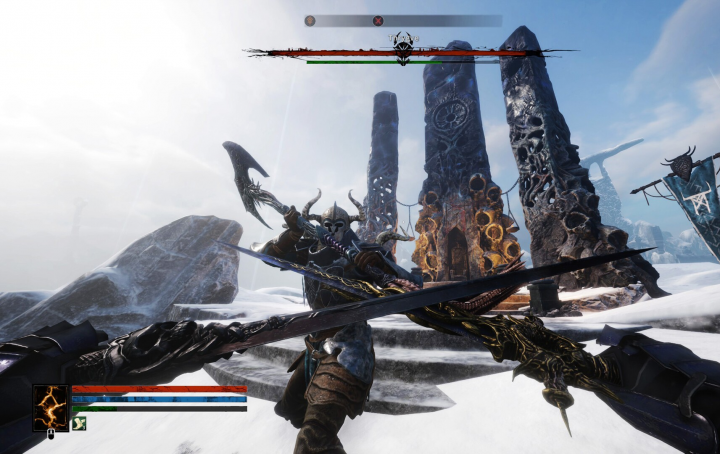Viewport: 720px width, 454px height.
Task: Click the horned skull boss emblem
Action: coord(403,47)
